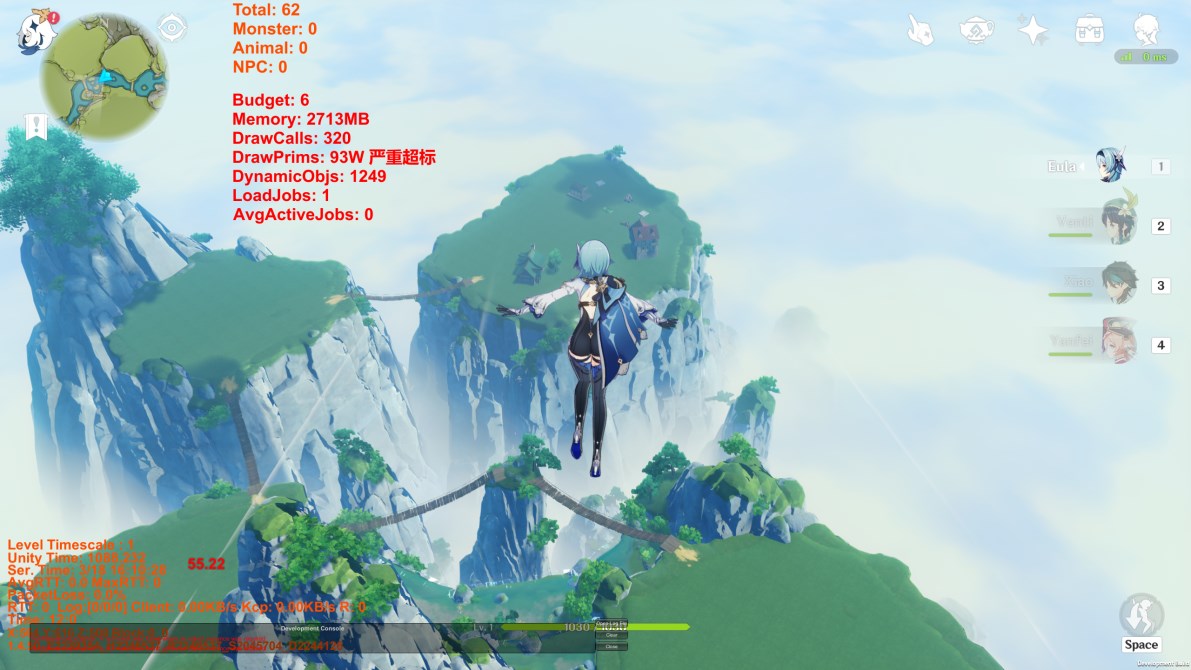Select Eula in the party list
The height and width of the screenshot is (670, 1191).
tap(1110, 166)
